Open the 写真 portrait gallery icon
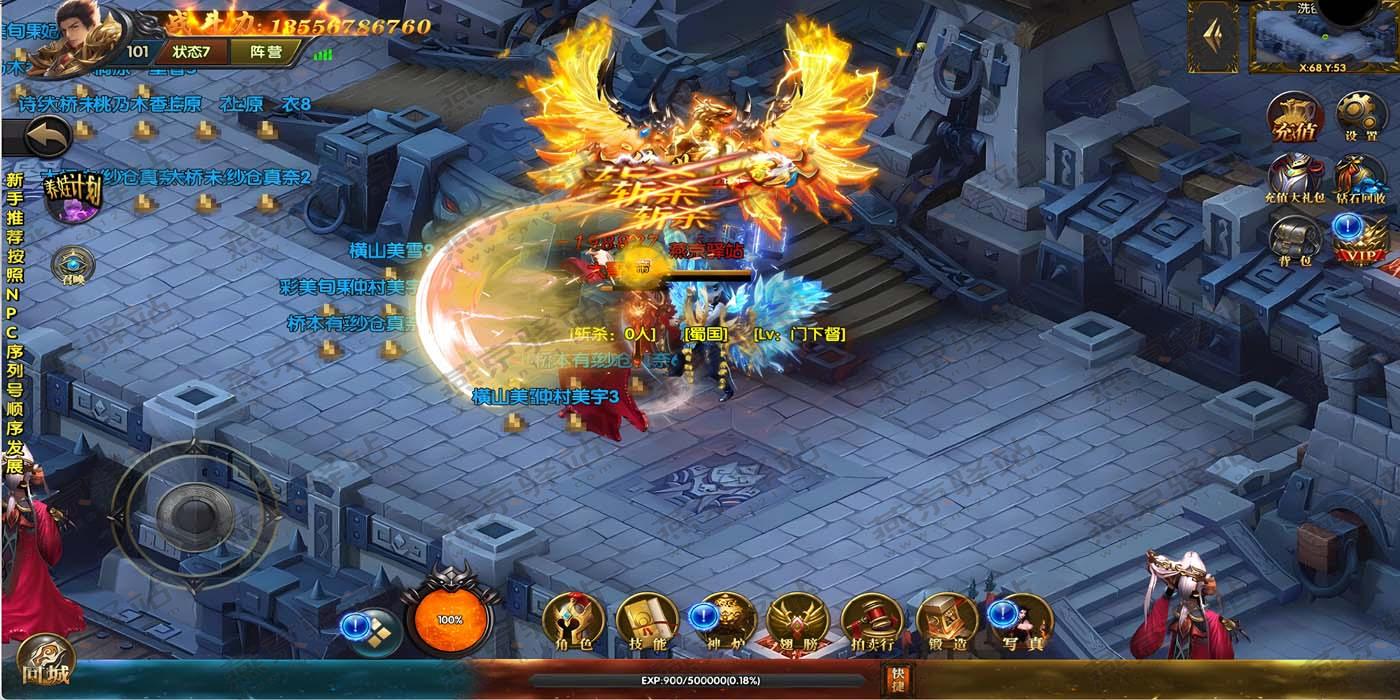Image resolution: width=1400 pixels, height=700 pixels. [1021, 622]
